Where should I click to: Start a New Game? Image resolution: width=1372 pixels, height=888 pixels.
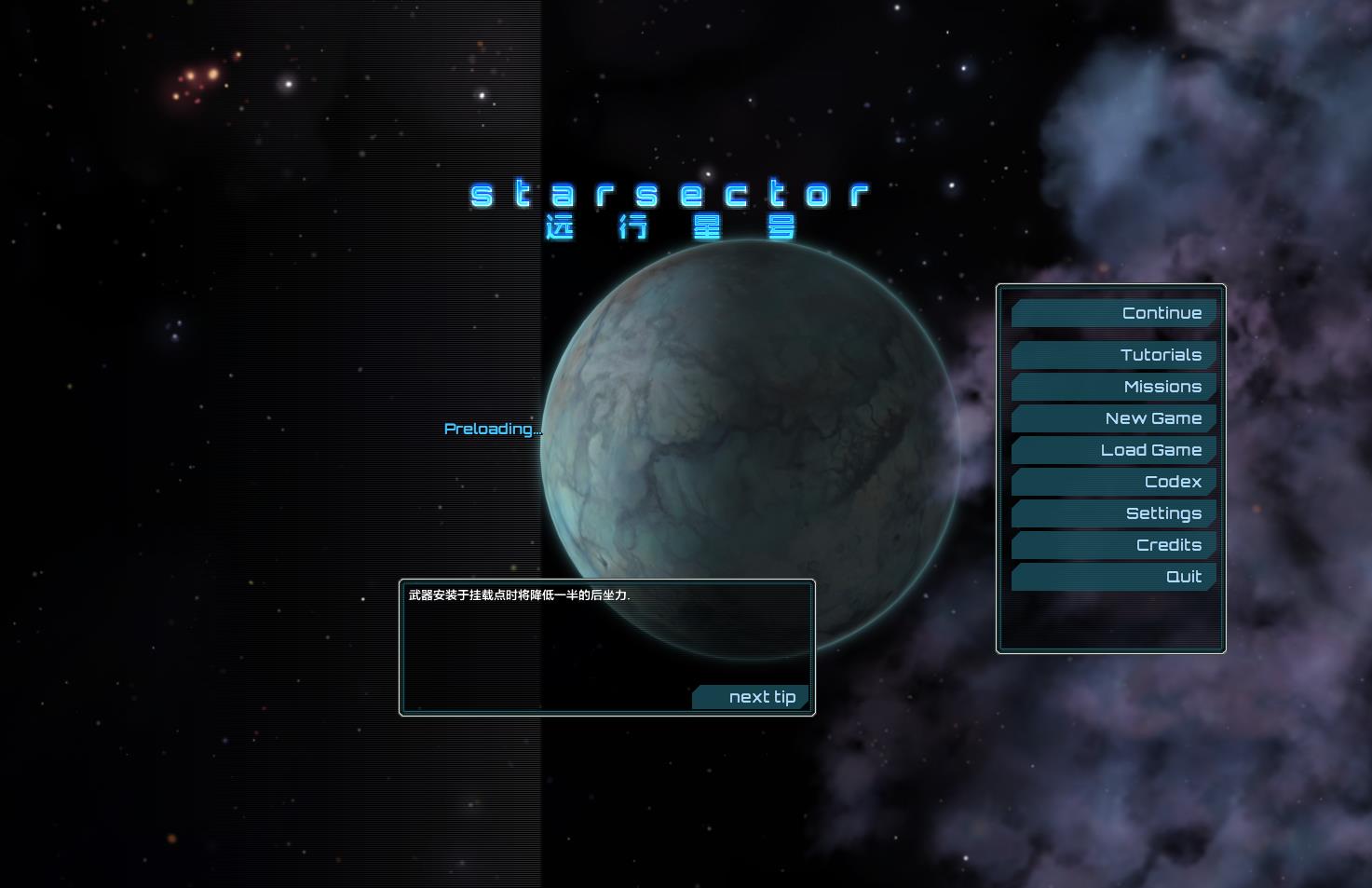pyautogui.click(x=1114, y=418)
